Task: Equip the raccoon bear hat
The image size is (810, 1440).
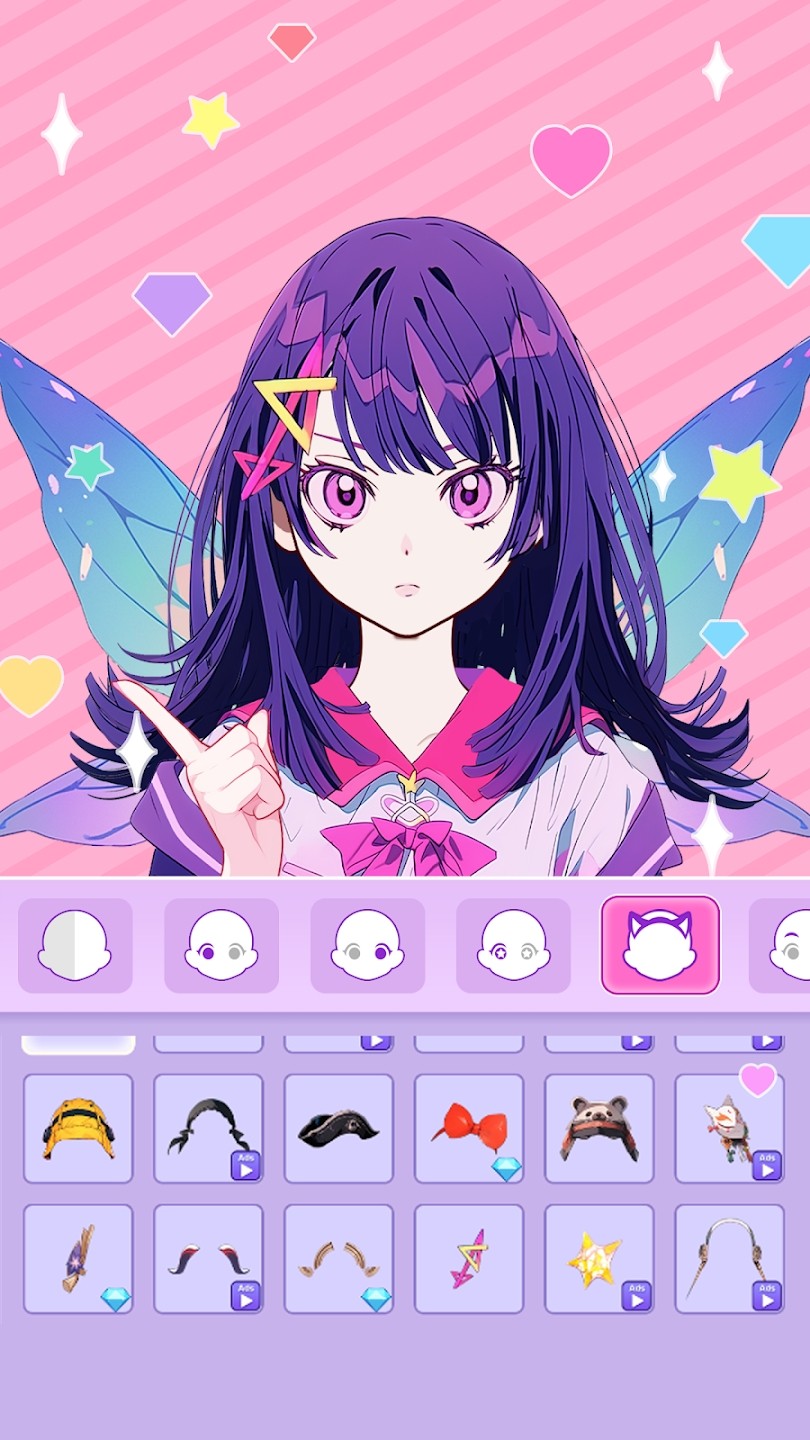Action: click(x=599, y=1128)
